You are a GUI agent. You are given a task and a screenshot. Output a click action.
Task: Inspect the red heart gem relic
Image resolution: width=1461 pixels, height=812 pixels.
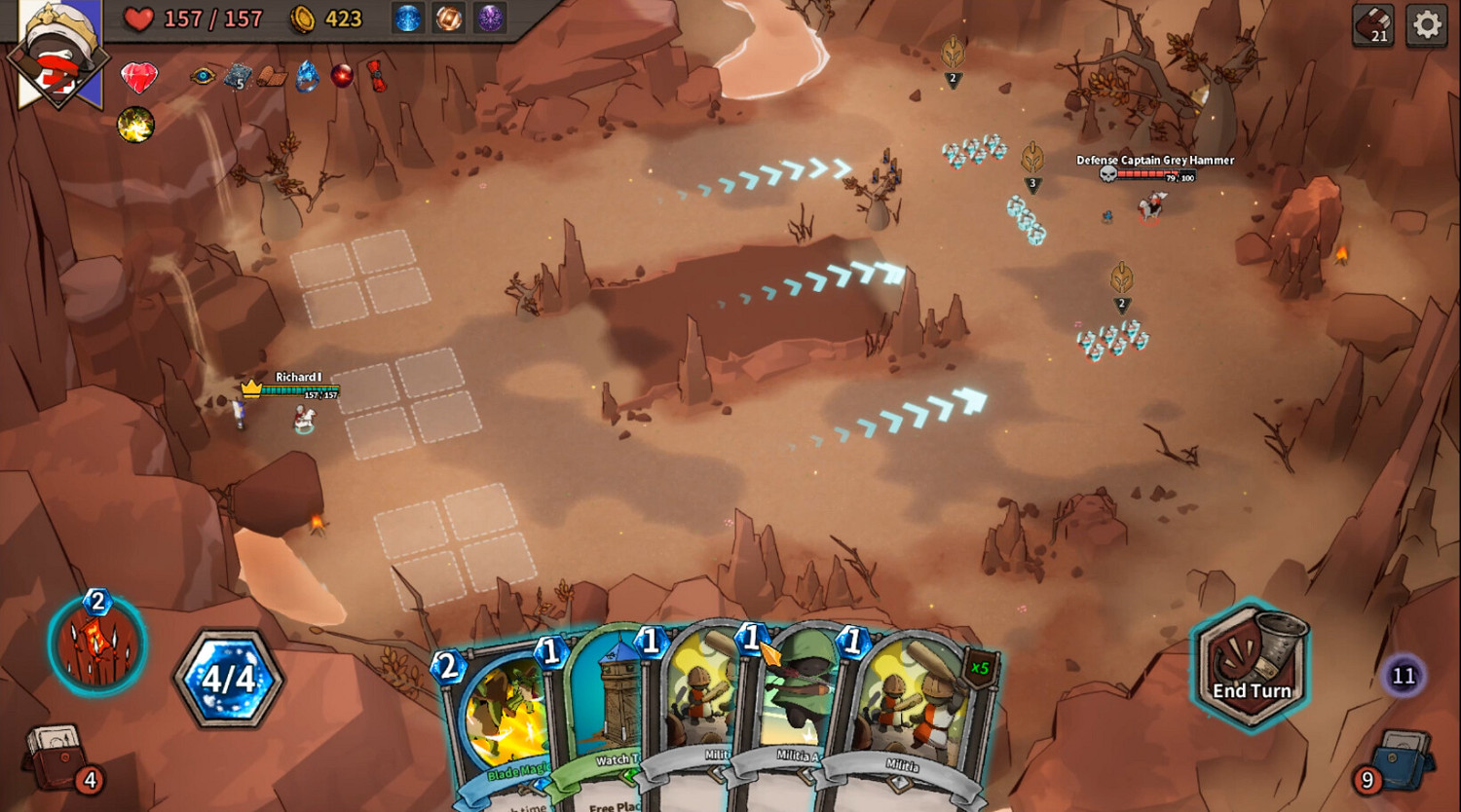click(139, 77)
